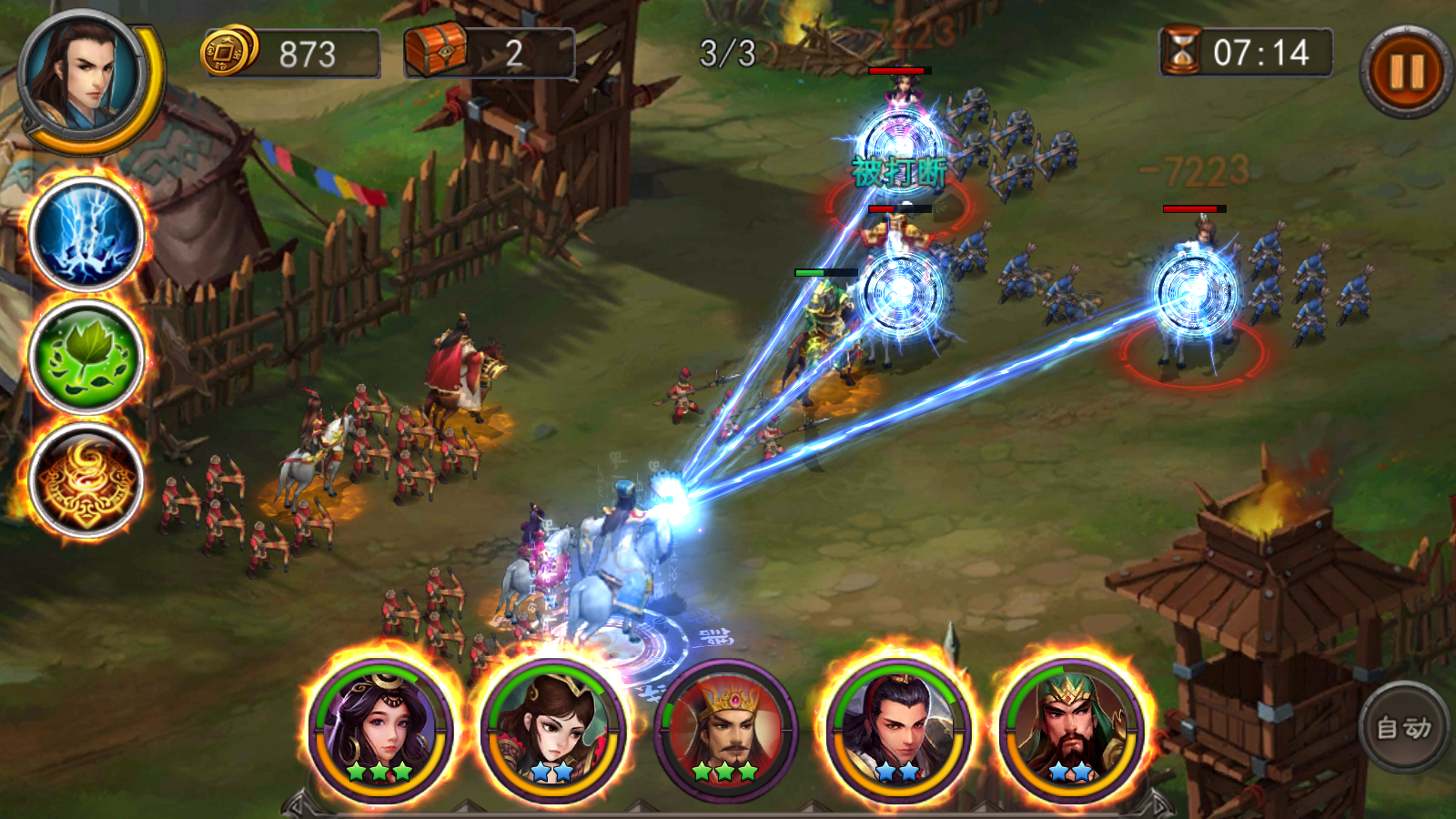The width and height of the screenshot is (1456, 819).
Task: Cast the green leaf skill
Action: [86, 358]
